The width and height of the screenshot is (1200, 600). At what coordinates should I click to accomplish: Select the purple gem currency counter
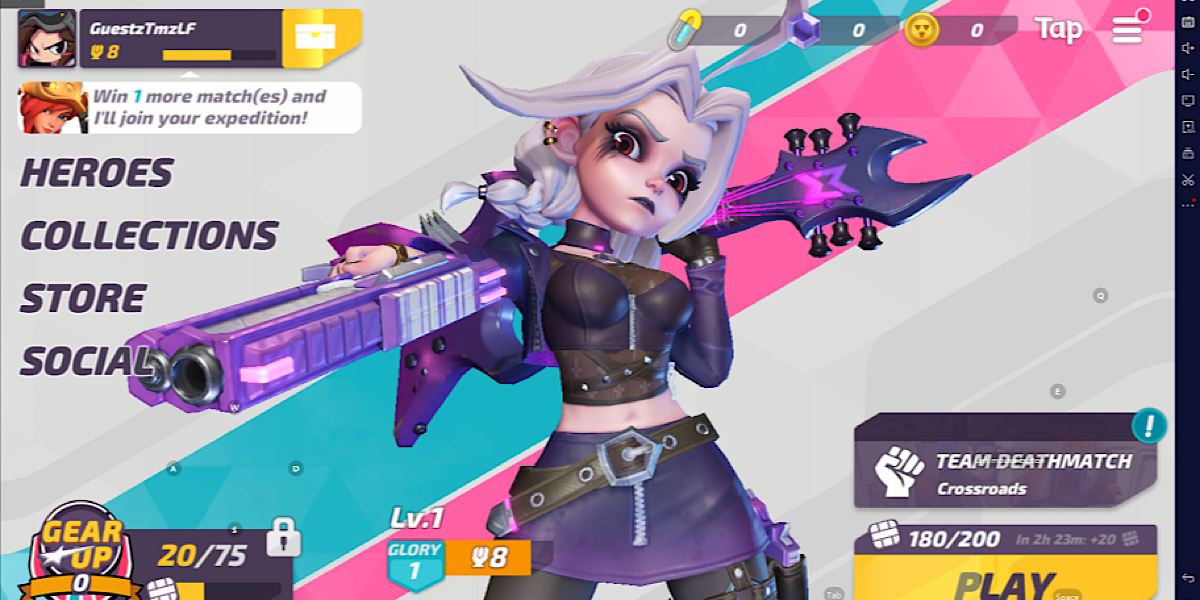[830, 30]
